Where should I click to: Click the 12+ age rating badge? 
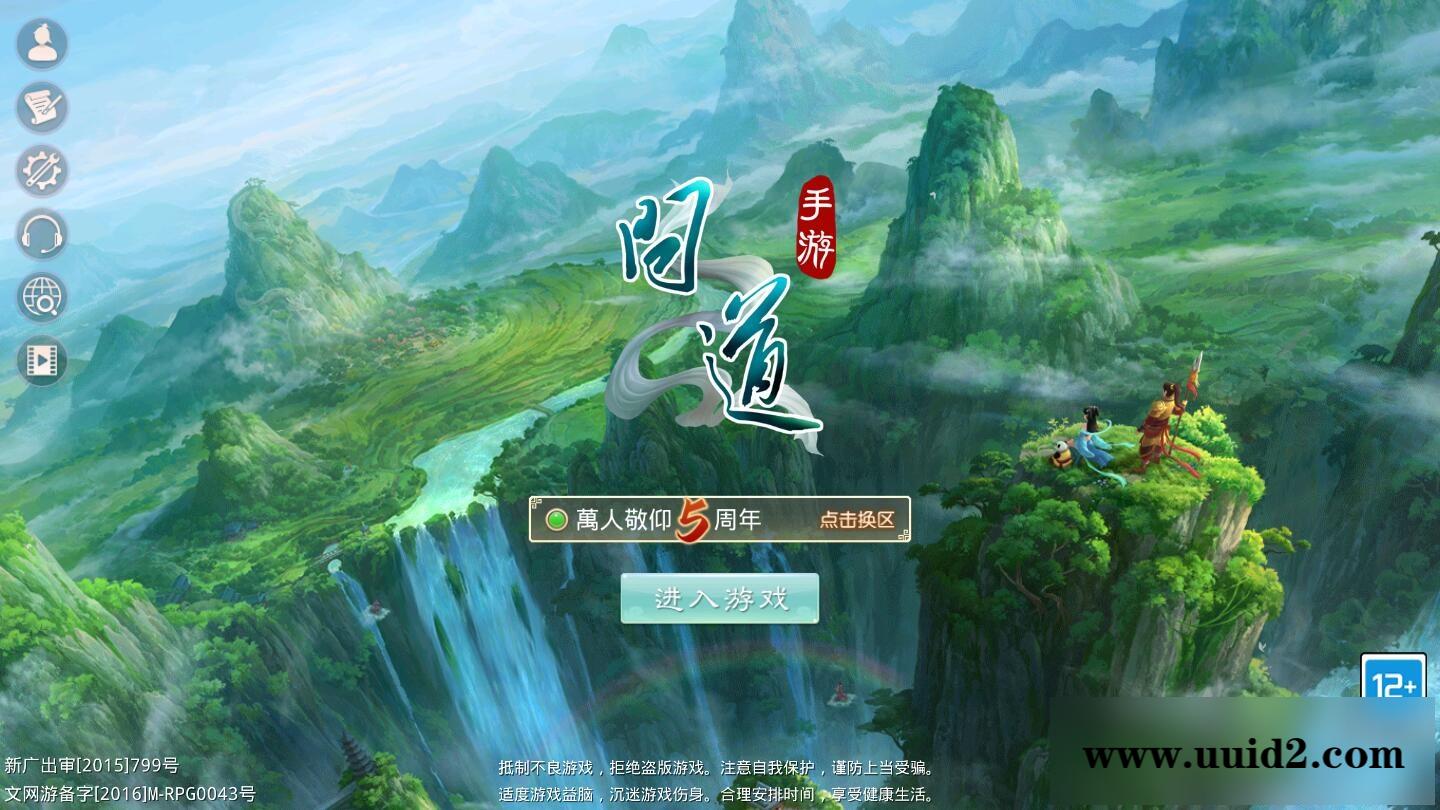point(1396,677)
